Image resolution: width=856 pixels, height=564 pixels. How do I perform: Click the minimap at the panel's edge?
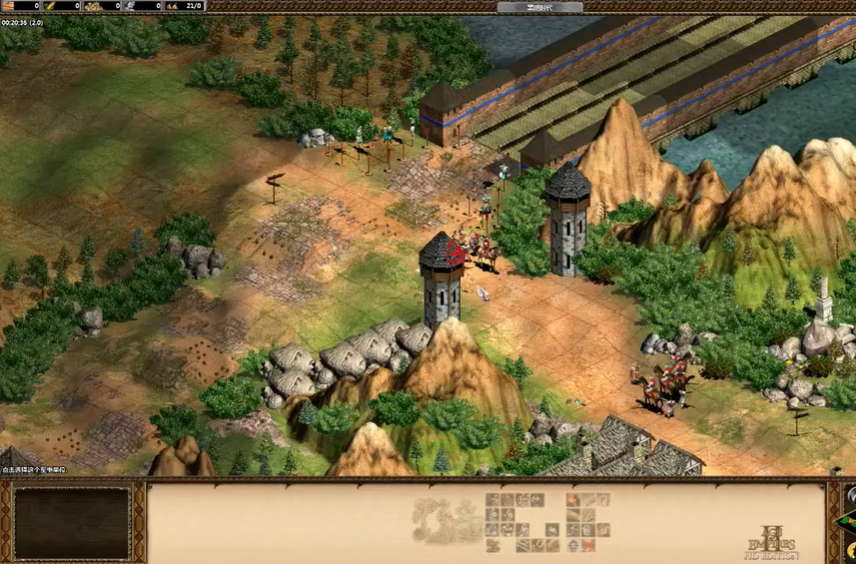(x=849, y=524)
